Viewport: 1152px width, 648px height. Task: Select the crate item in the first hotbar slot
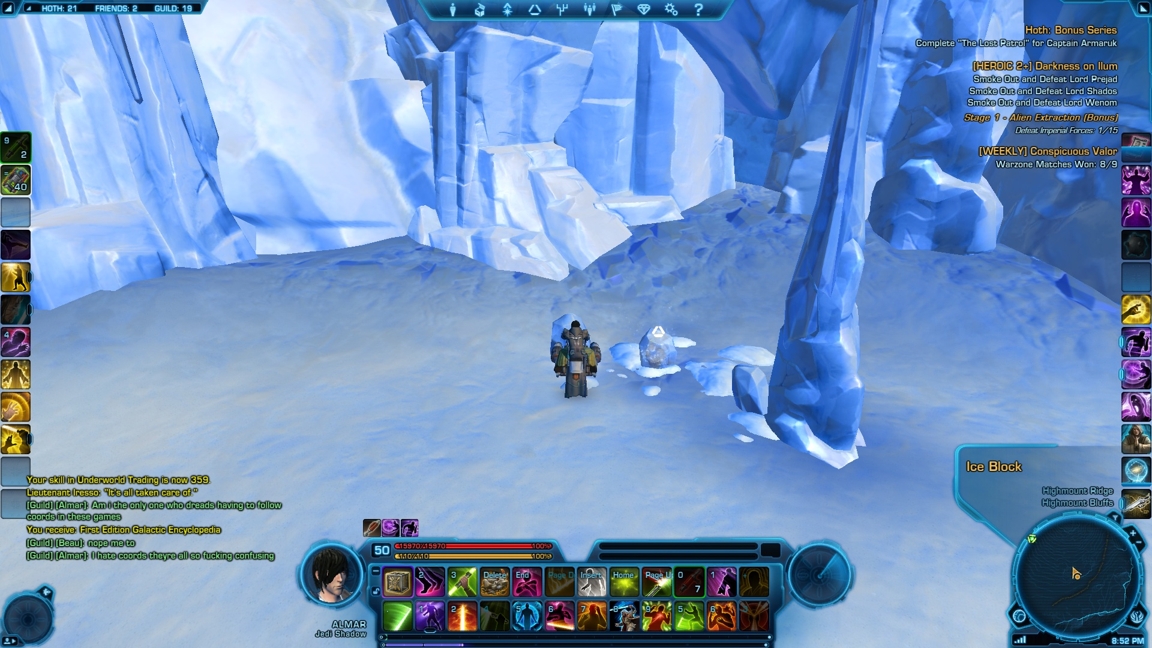tap(398, 582)
